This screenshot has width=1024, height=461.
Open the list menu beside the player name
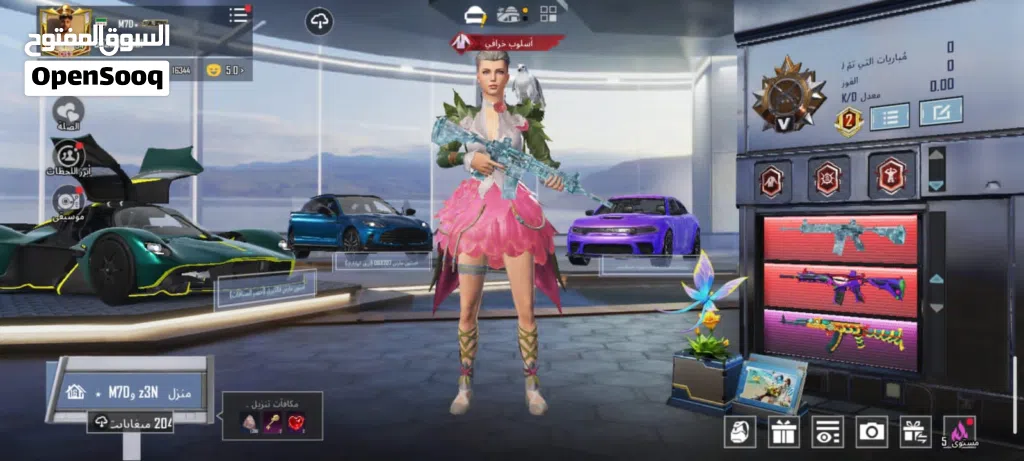tap(239, 15)
